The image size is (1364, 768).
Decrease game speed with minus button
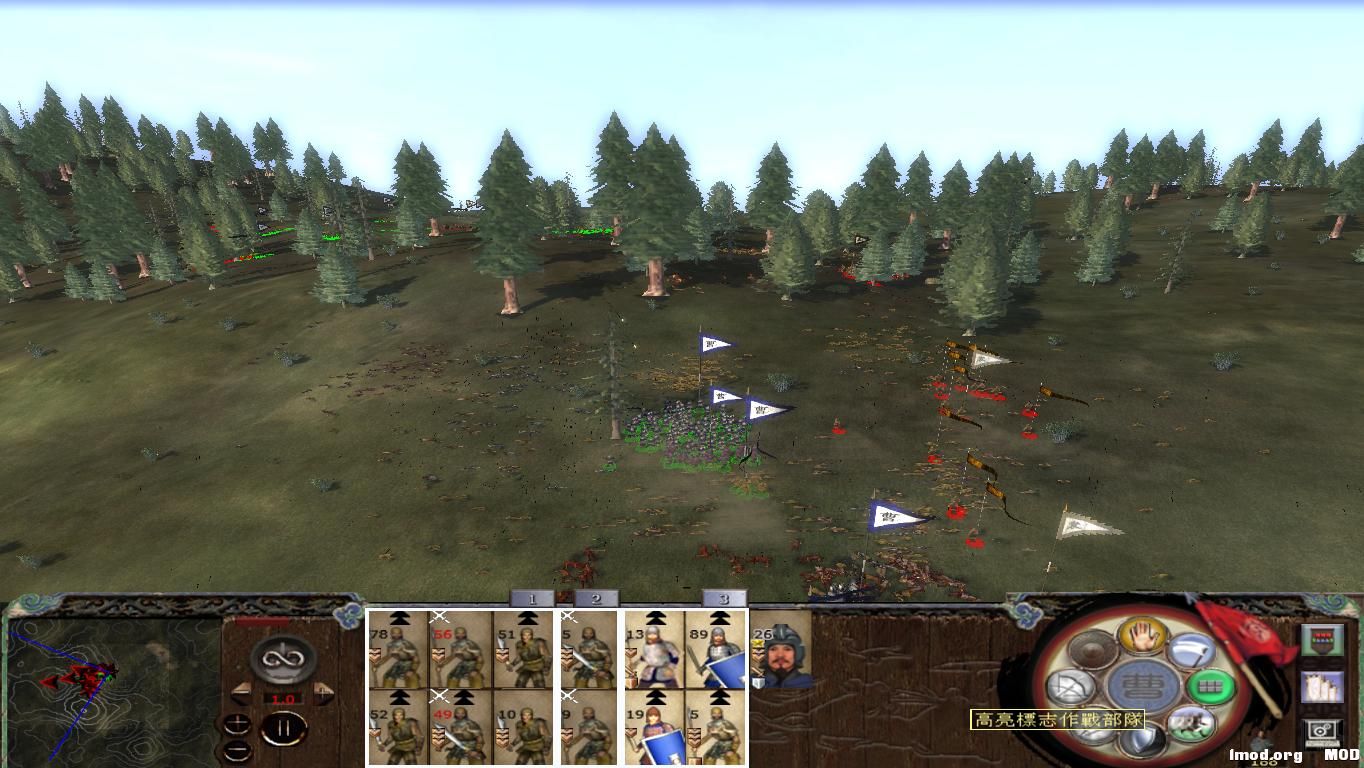point(237,751)
